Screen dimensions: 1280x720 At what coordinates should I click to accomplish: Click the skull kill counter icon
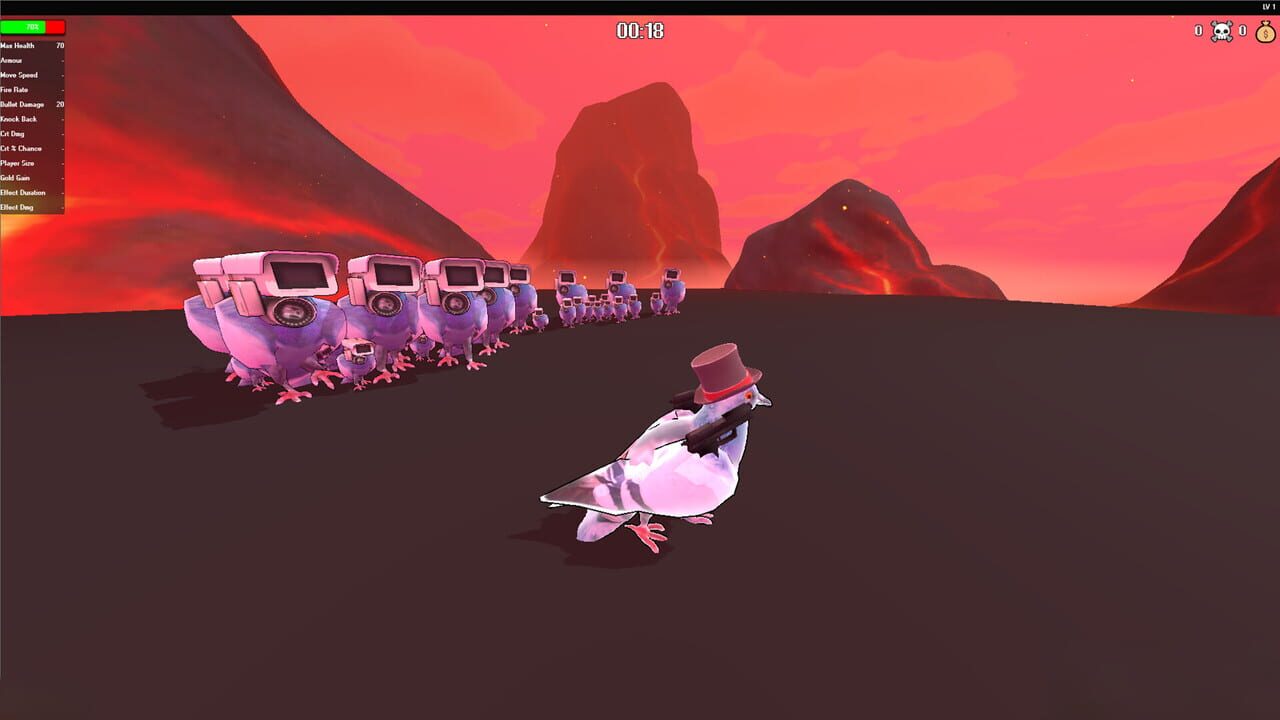(1222, 31)
